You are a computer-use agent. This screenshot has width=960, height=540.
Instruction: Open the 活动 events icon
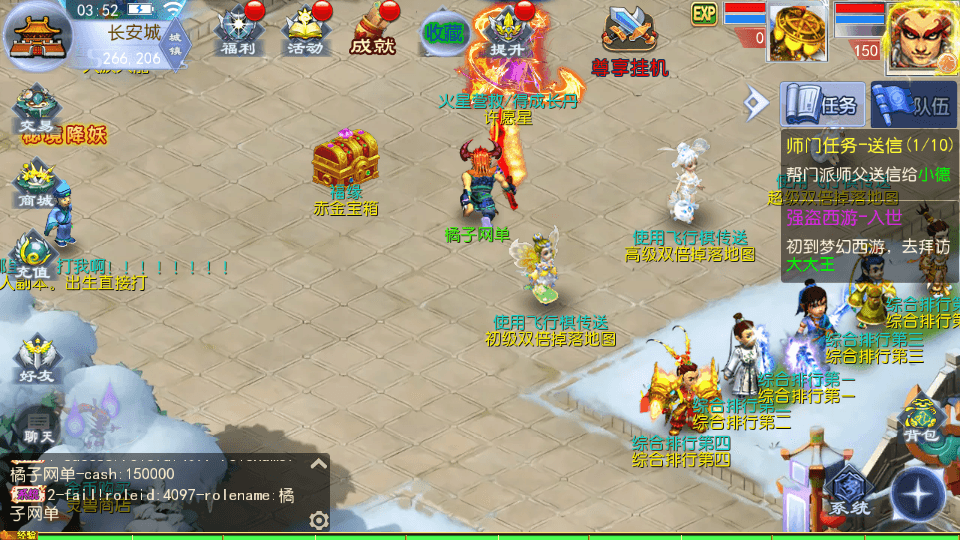click(304, 31)
